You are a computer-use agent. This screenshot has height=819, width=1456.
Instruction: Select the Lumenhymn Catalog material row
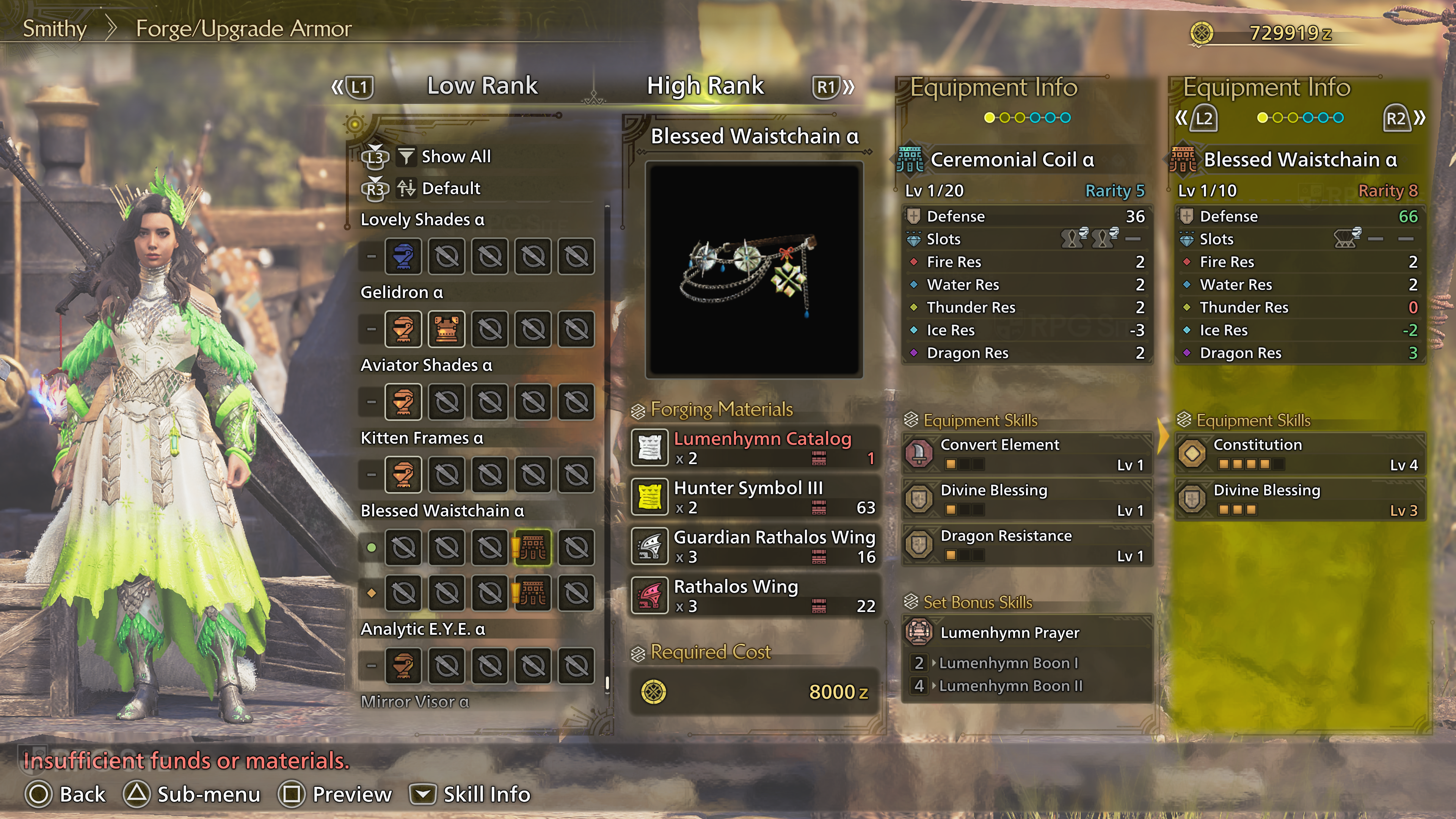point(755,448)
